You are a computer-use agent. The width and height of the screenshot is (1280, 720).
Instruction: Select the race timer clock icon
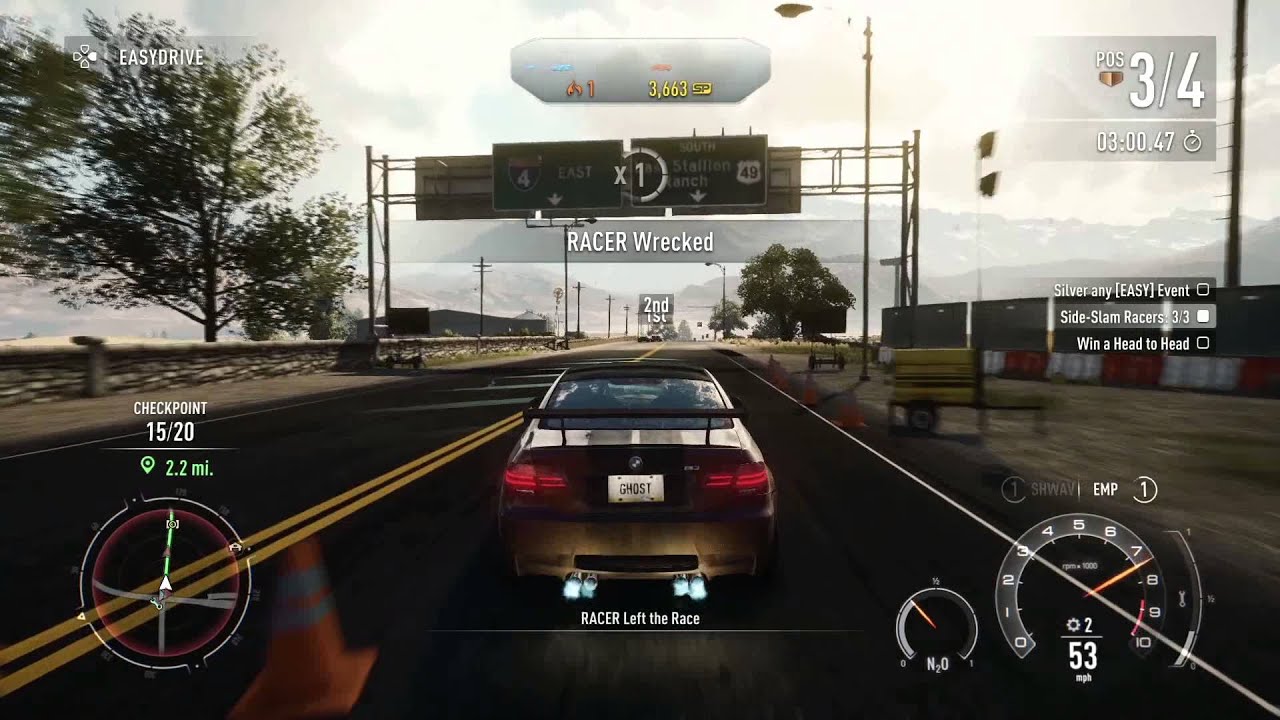tap(1190, 141)
